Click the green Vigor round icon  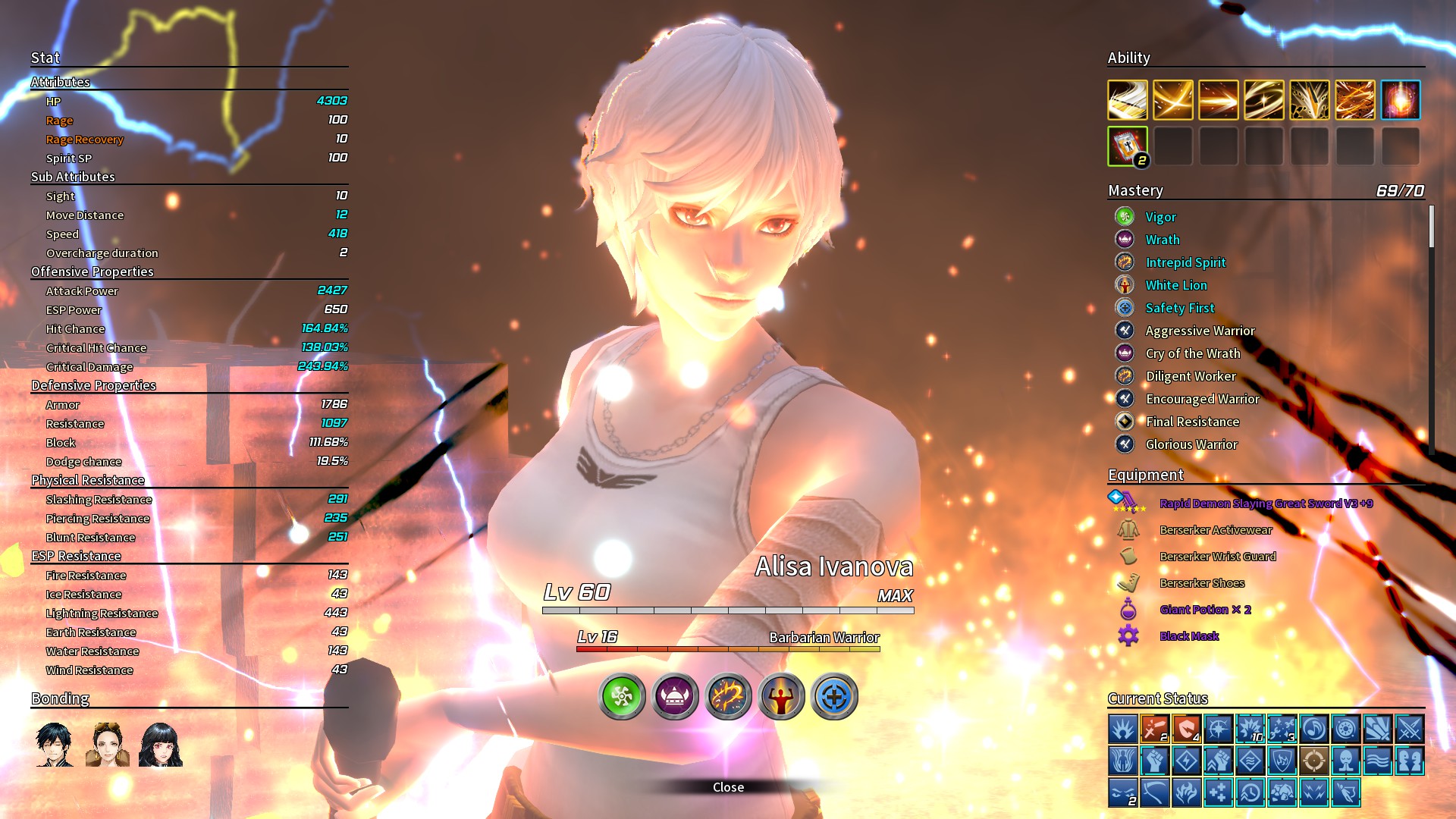(622, 696)
